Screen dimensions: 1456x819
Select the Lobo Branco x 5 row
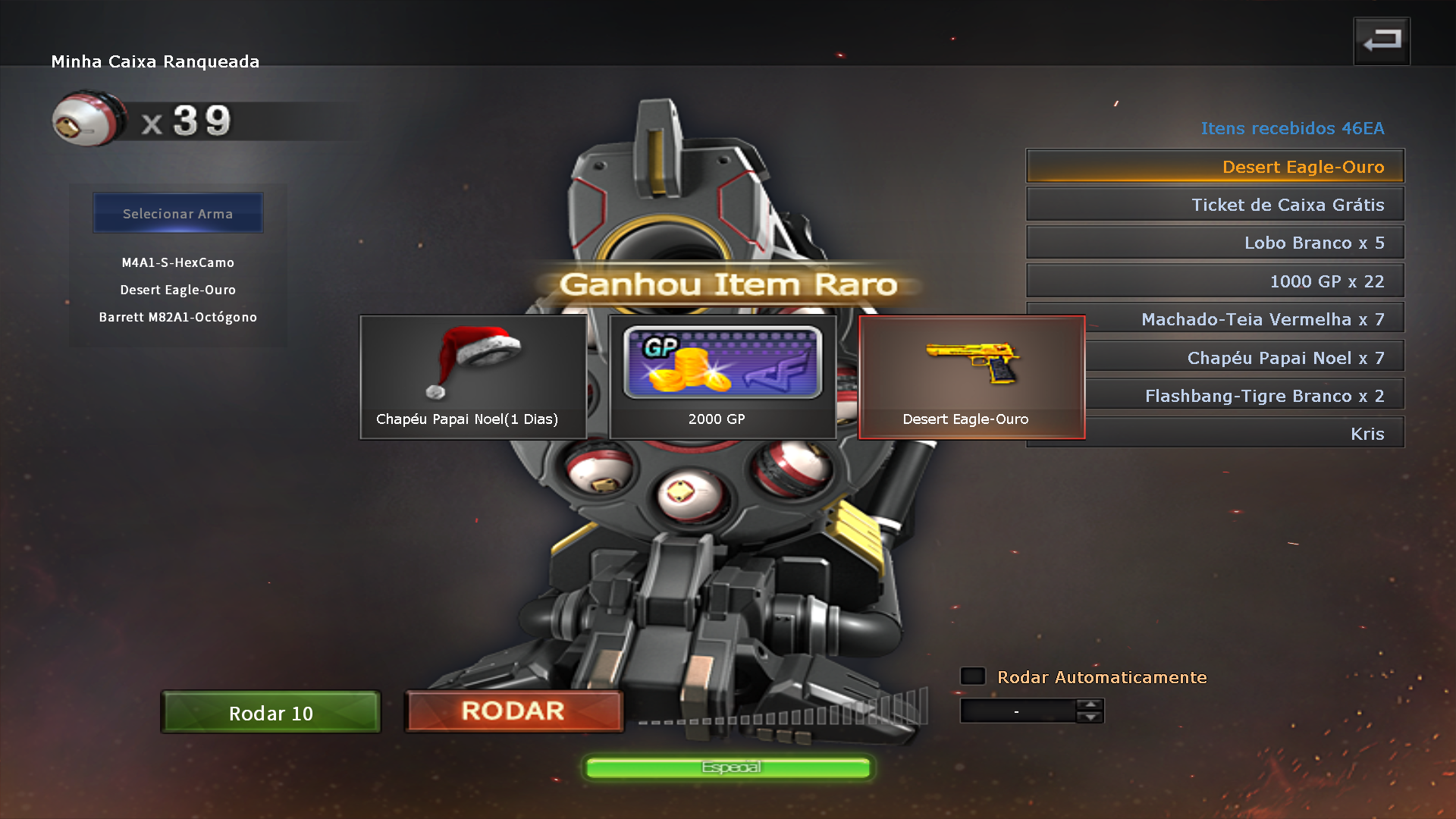click(x=1215, y=243)
